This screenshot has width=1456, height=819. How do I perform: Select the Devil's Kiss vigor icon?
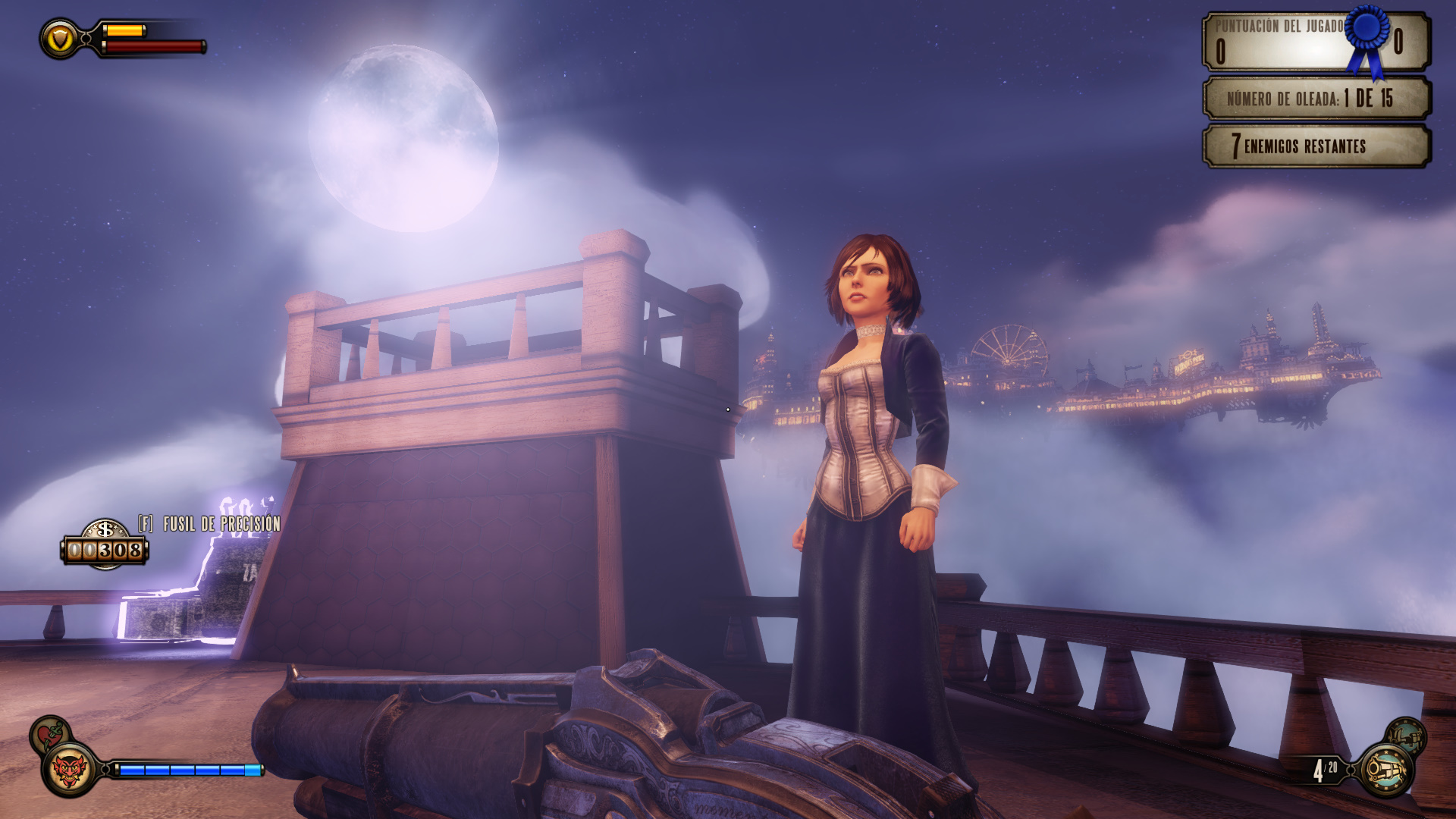coord(70,770)
